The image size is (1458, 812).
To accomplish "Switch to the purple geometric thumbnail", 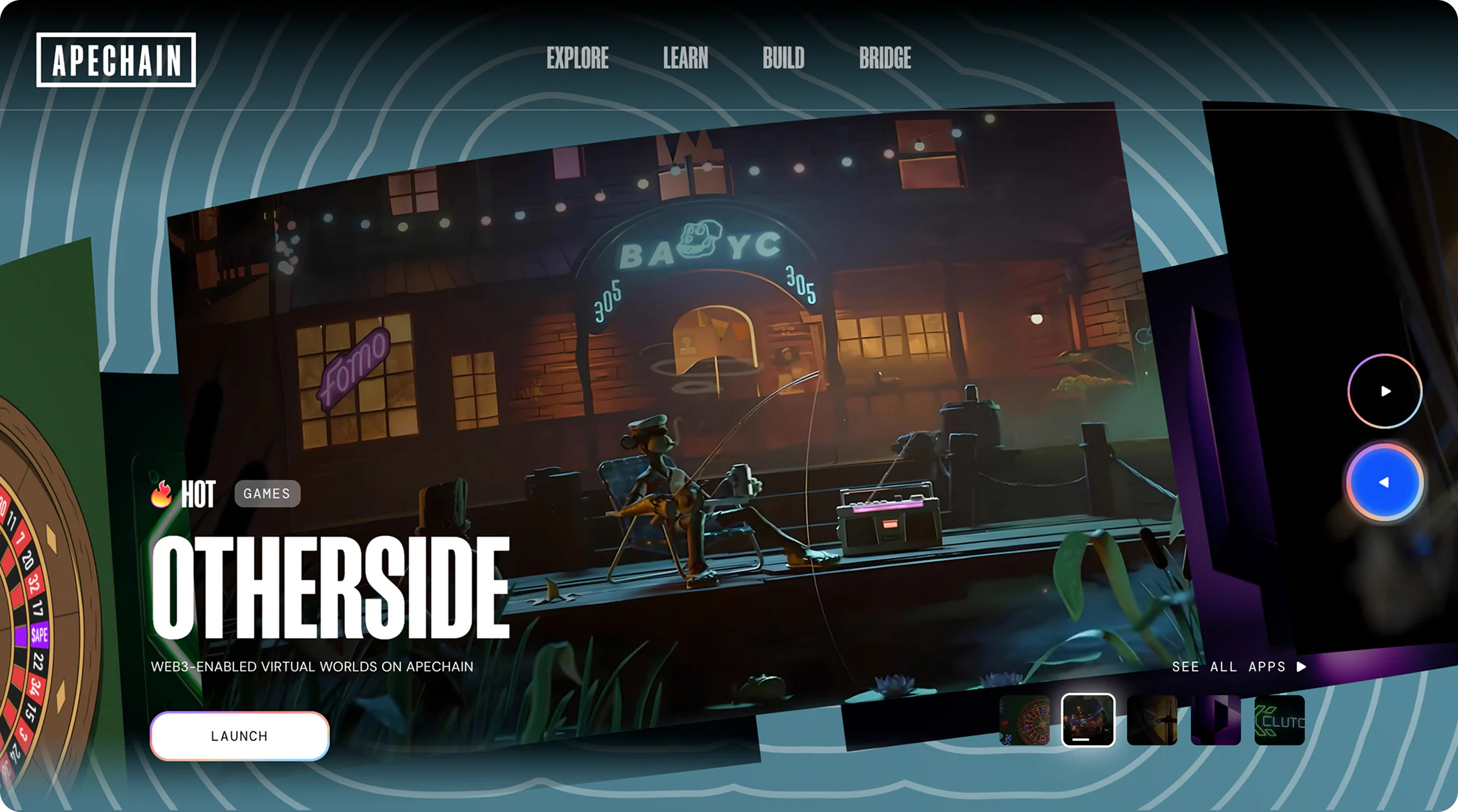I will click(1215, 720).
